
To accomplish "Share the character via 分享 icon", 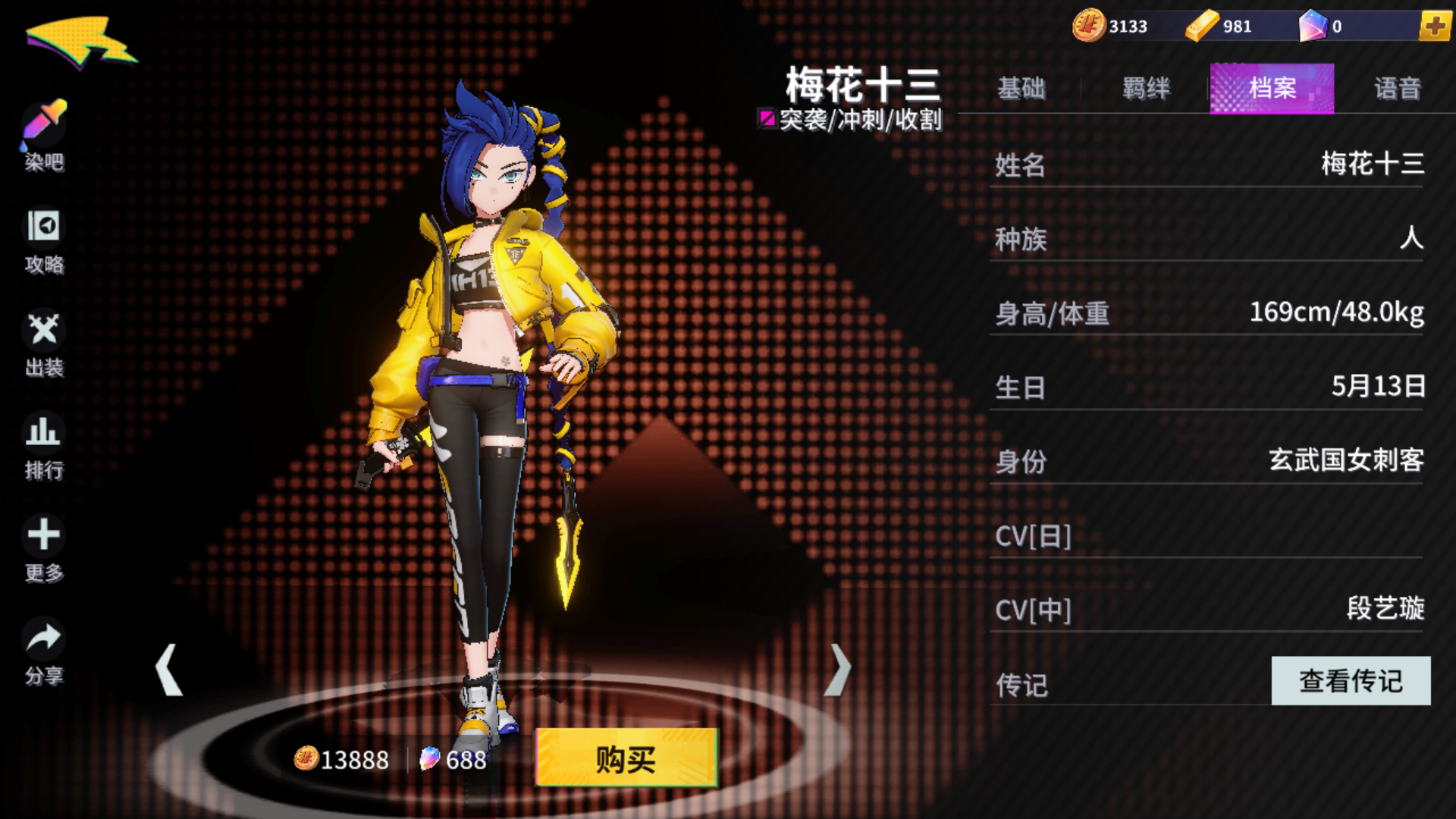I will 43,648.
